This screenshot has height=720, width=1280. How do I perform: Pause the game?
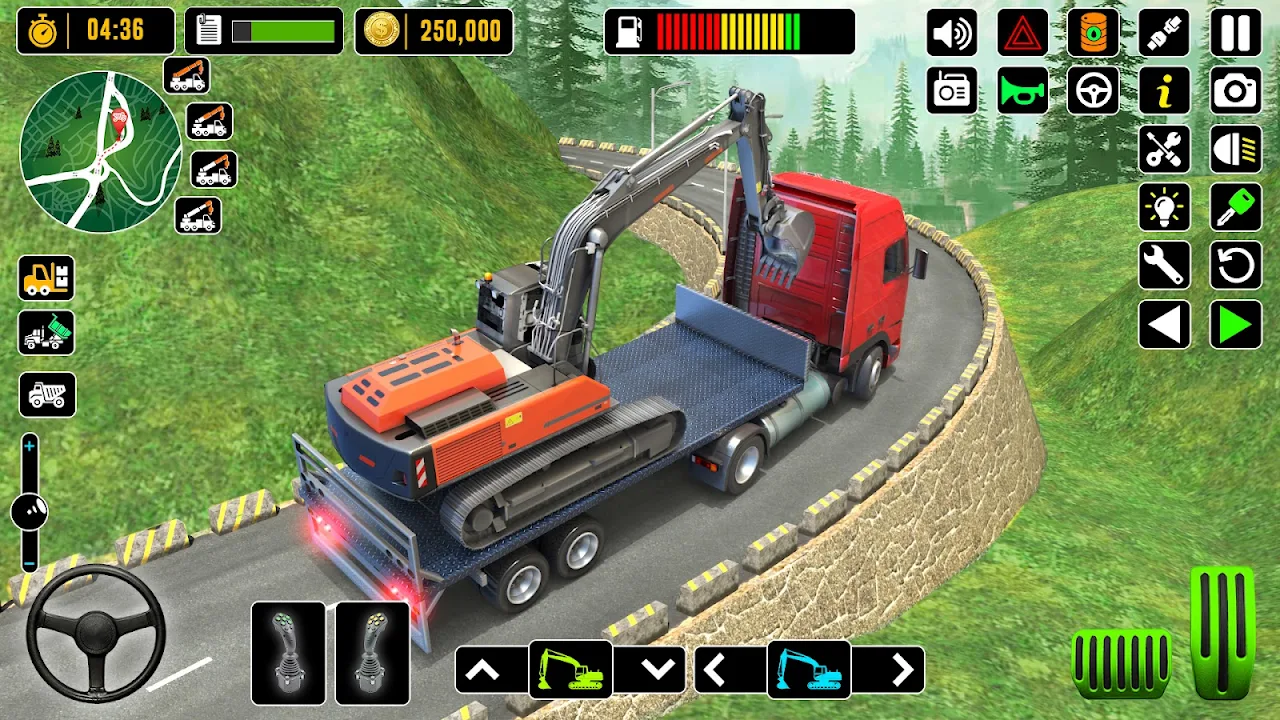[1236, 34]
